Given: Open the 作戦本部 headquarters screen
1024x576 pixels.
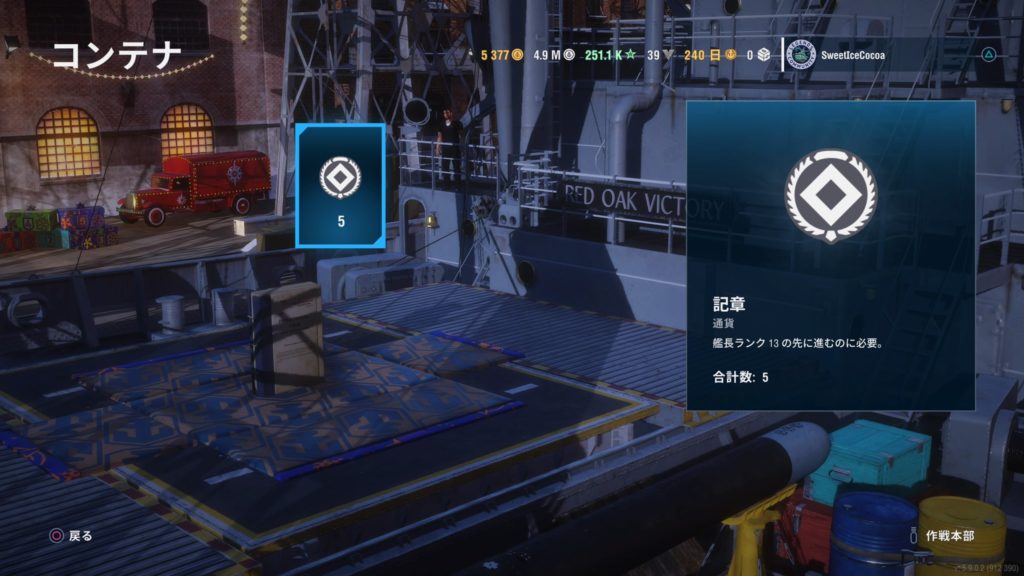Looking at the screenshot, I should pyautogui.click(x=949, y=536).
